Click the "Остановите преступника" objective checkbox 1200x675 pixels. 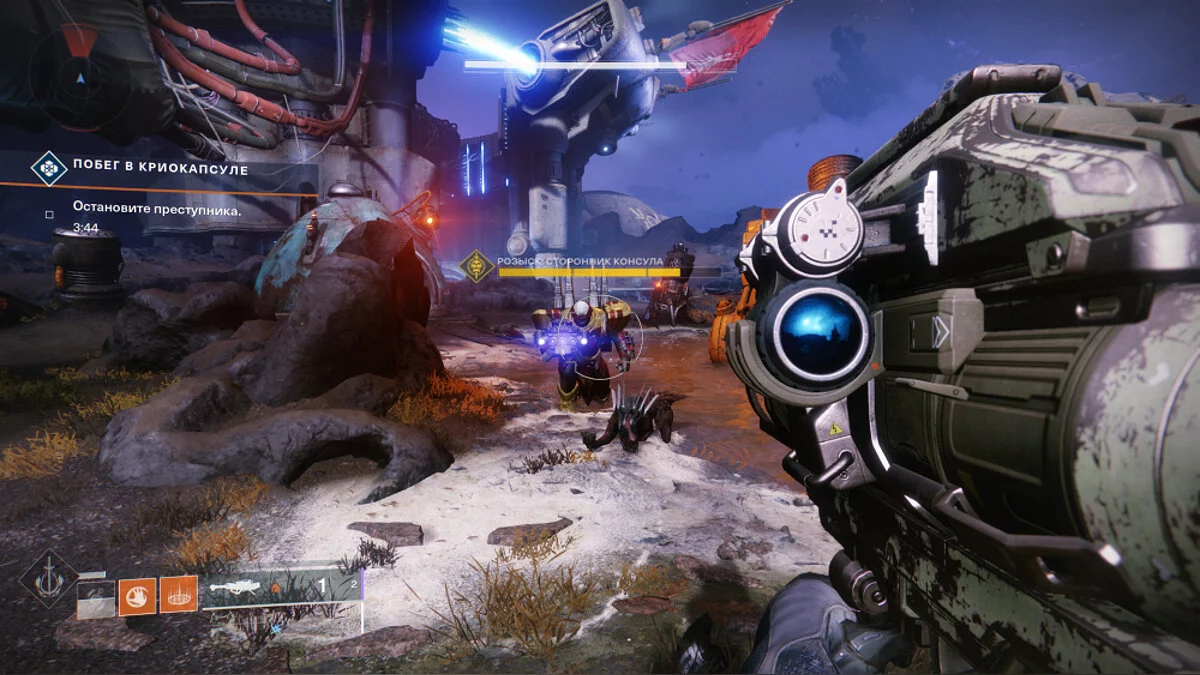[x=50, y=212]
